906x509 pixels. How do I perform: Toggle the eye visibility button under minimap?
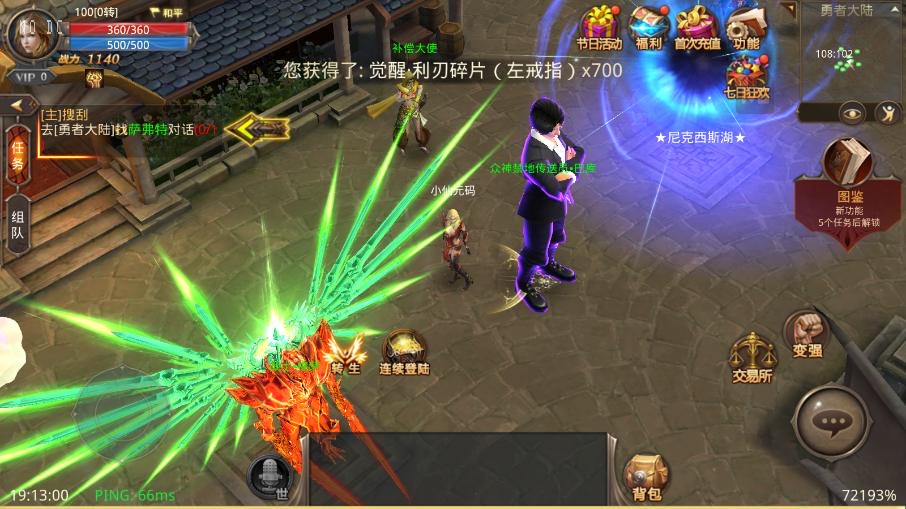[x=852, y=113]
